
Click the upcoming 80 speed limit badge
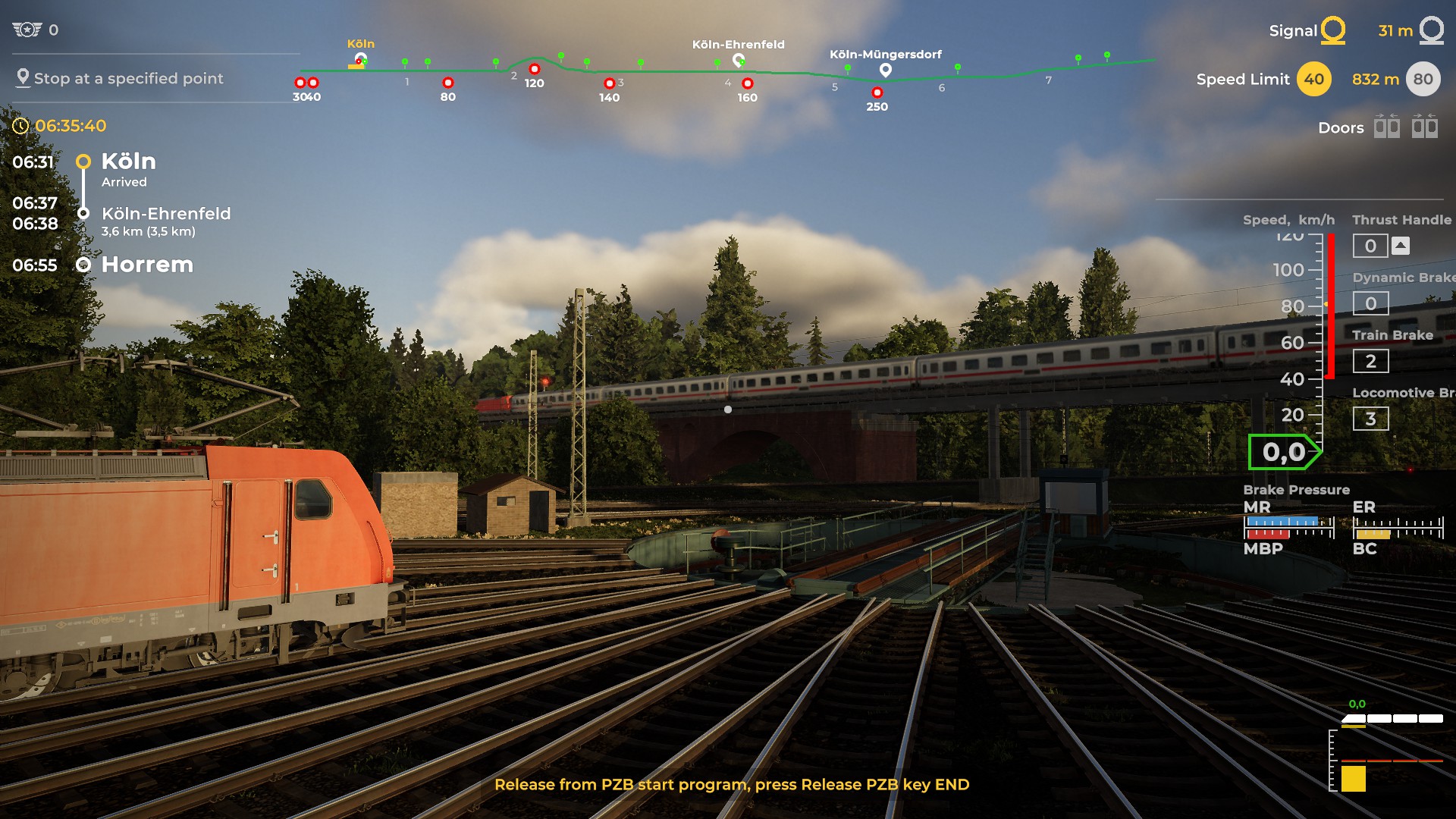coord(1423,79)
